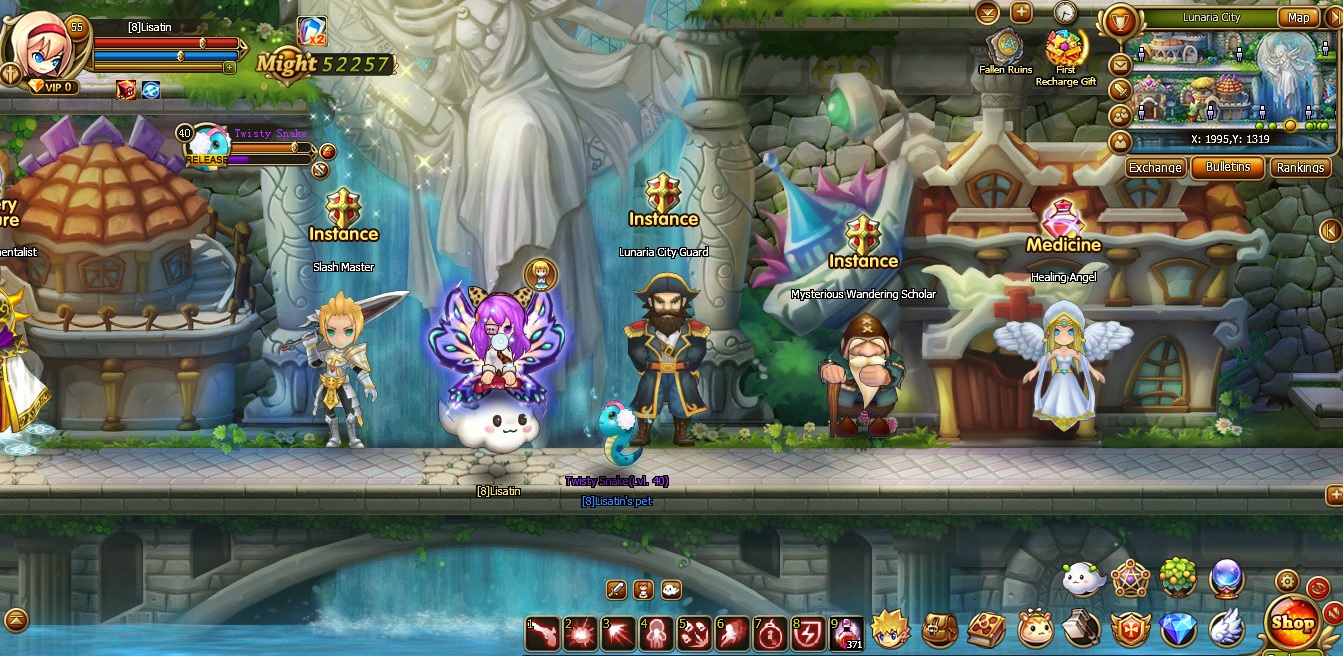Open settings with the gear icon
The width and height of the screenshot is (1343, 656).
(1287, 581)
